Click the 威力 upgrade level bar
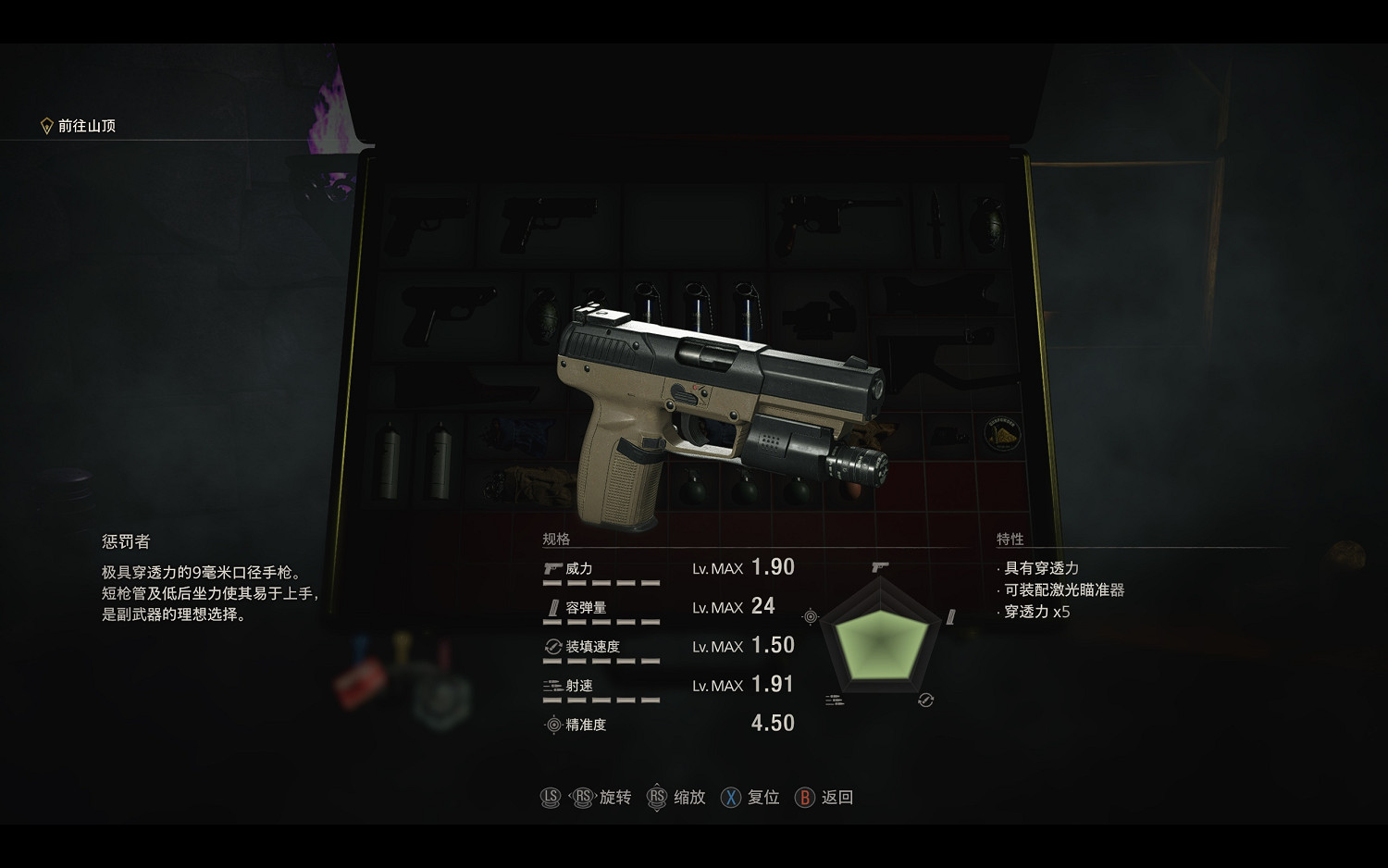 click(601, 585)
